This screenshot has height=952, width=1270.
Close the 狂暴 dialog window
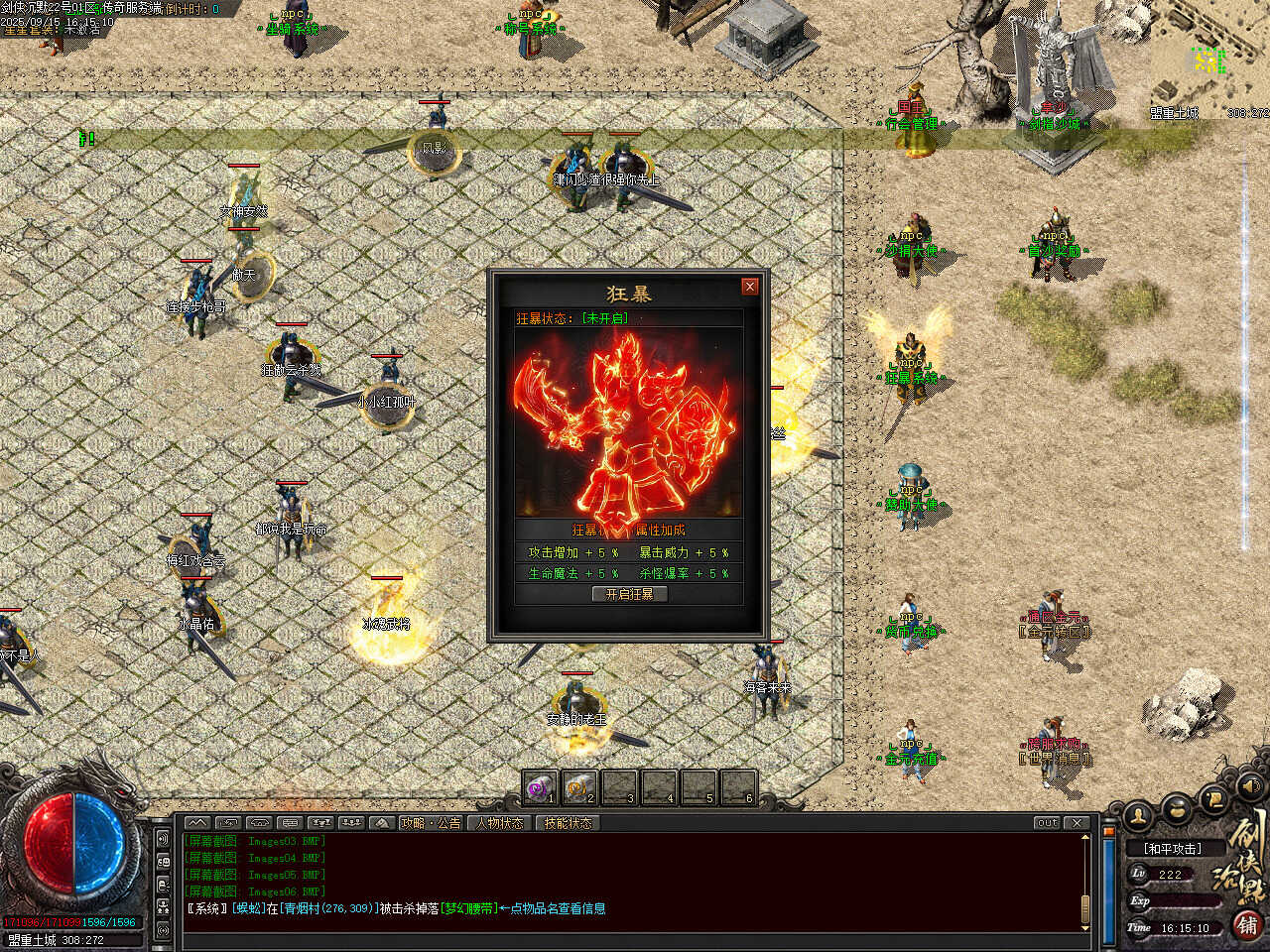pyautogui.click(x=750, y=286)
